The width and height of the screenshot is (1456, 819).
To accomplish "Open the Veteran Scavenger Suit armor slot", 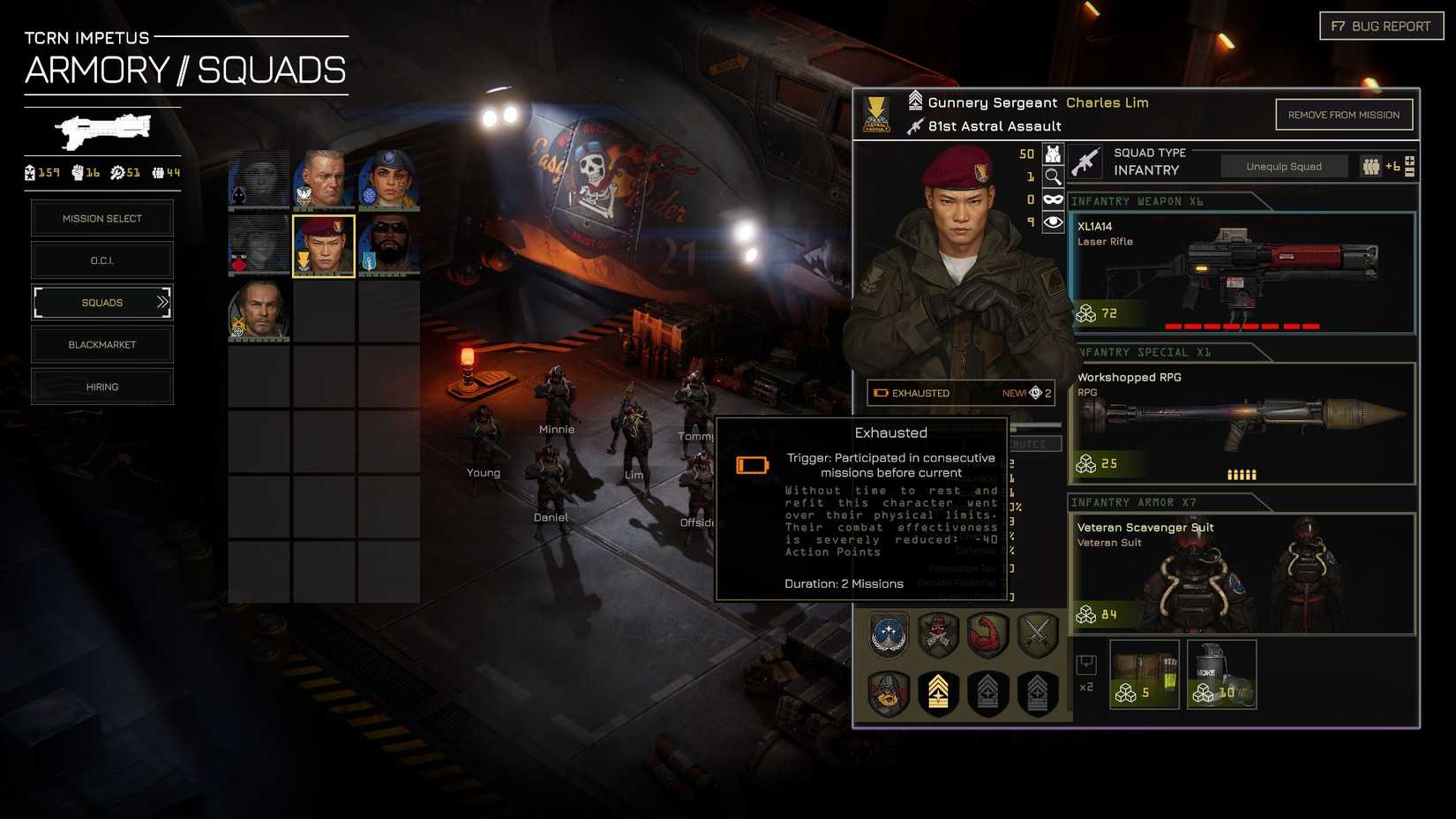I will (x=1242, y=574).
